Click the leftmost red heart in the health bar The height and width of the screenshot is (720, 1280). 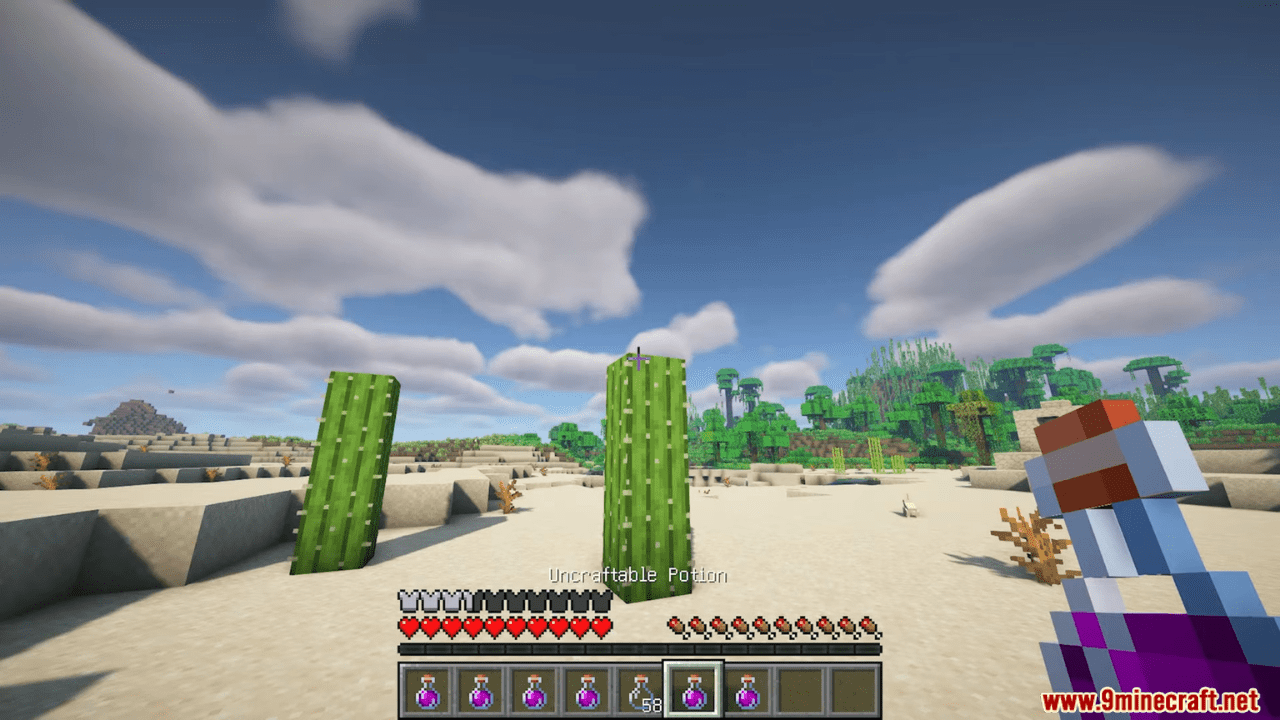[408, 627]
